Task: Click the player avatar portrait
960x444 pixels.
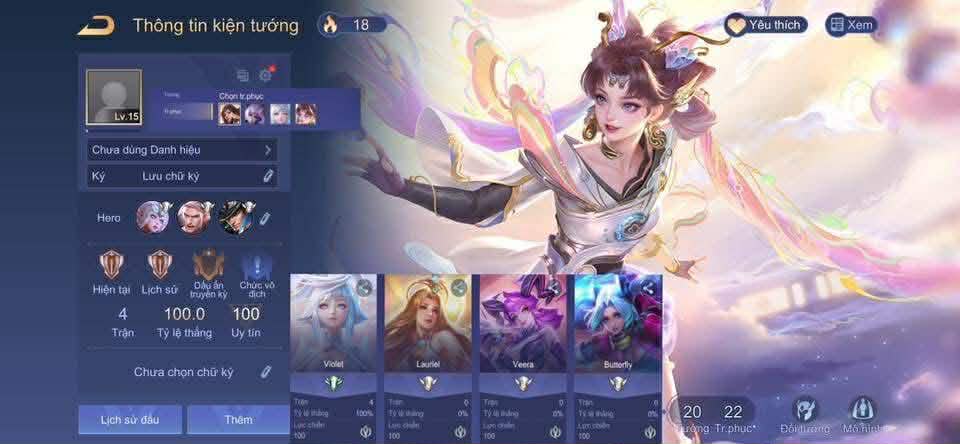Action: click(x=113, y=99)
